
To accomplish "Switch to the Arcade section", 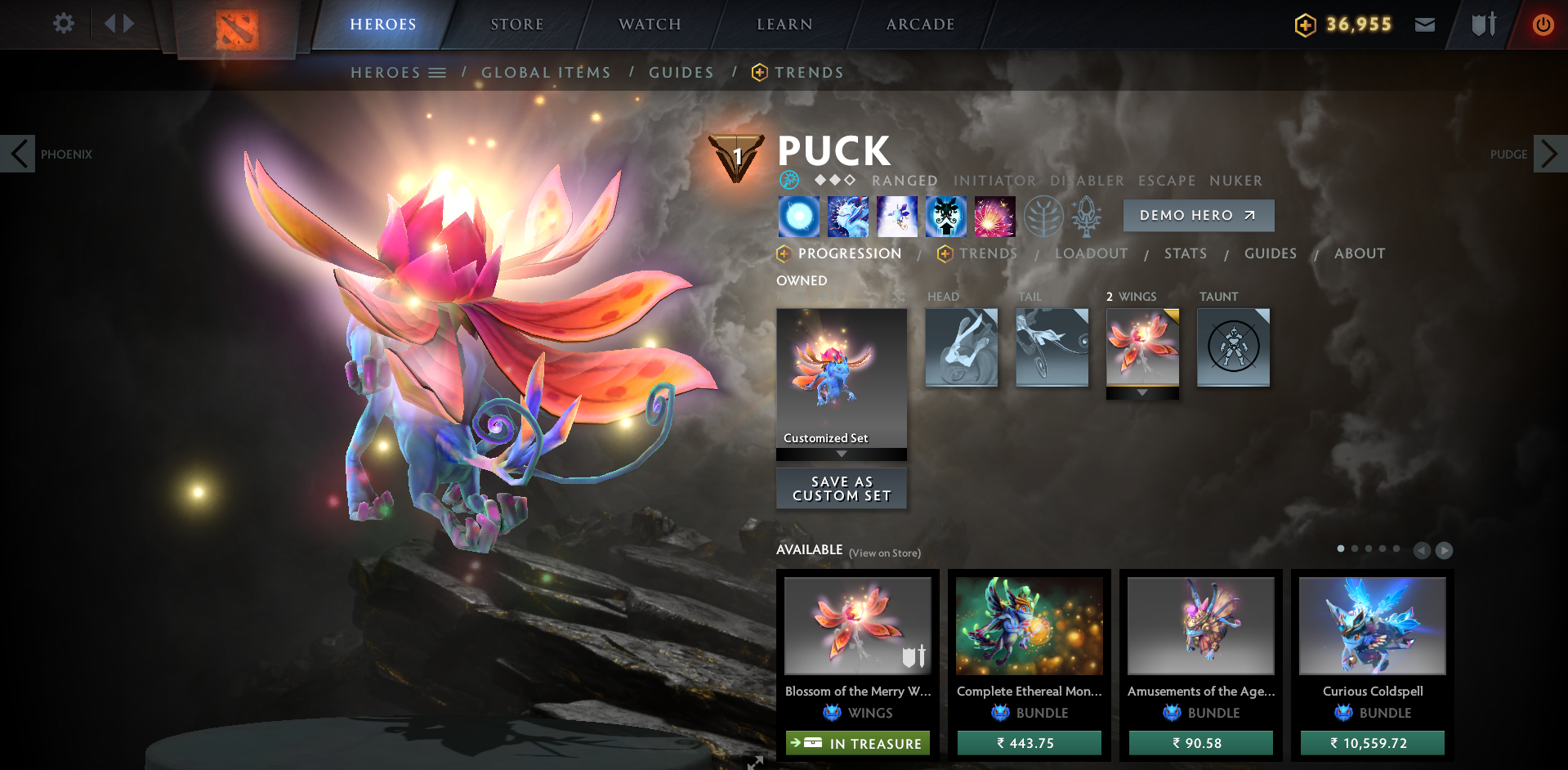I will tap(919, 25).
